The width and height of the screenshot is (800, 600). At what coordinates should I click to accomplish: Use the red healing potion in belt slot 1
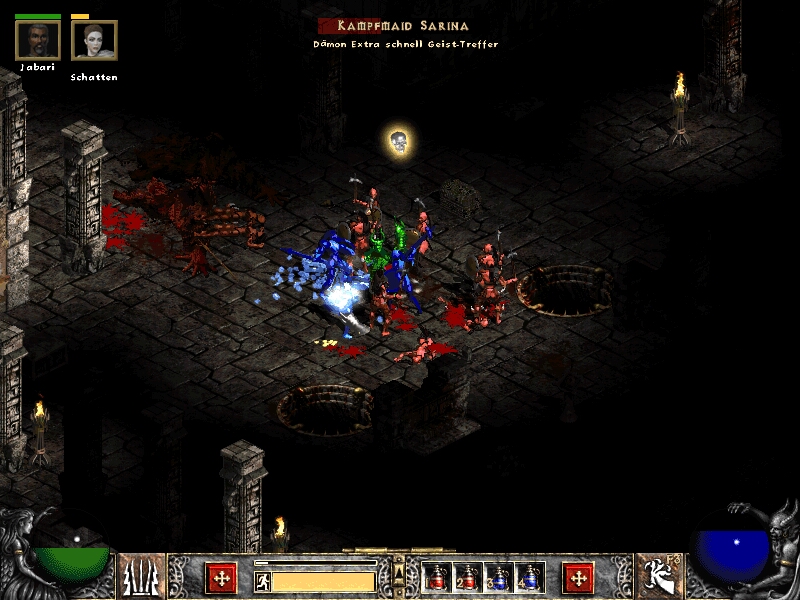point(436,578)
